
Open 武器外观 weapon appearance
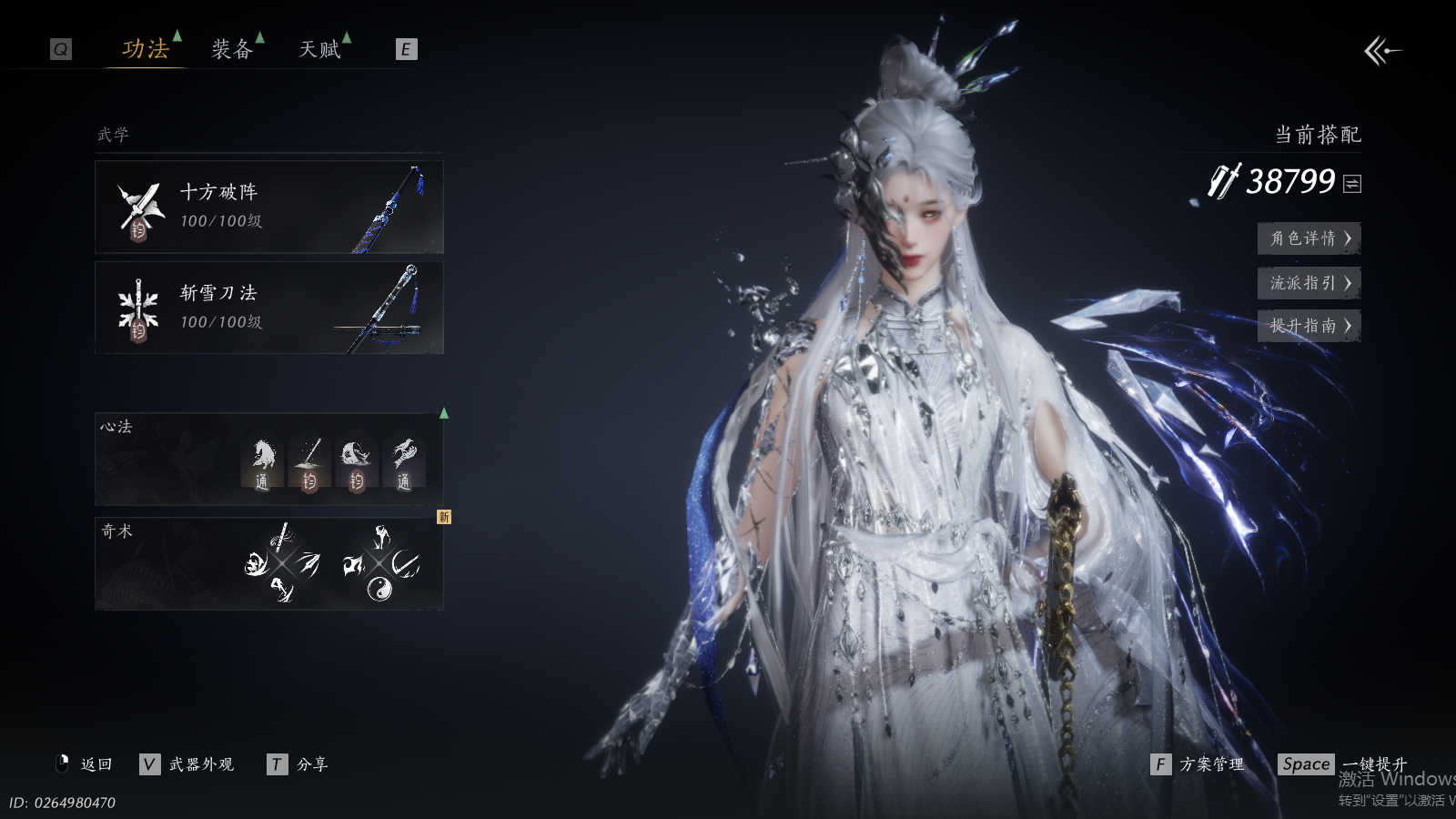point(187,764)
